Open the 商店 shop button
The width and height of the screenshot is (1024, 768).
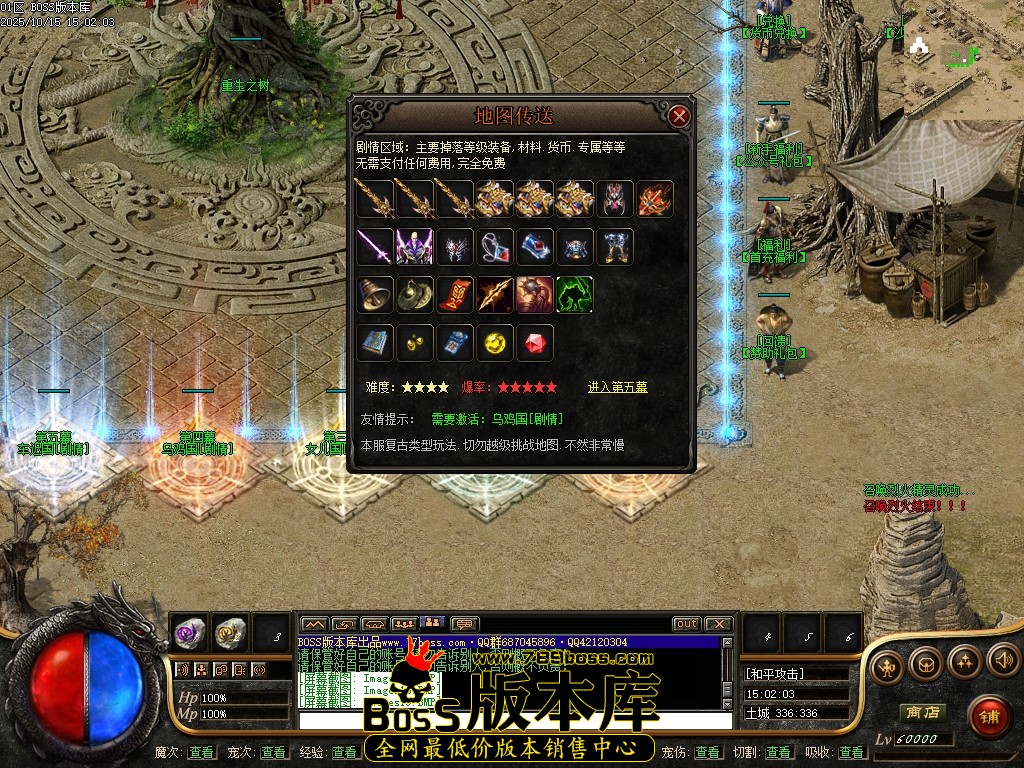(922, 713)
